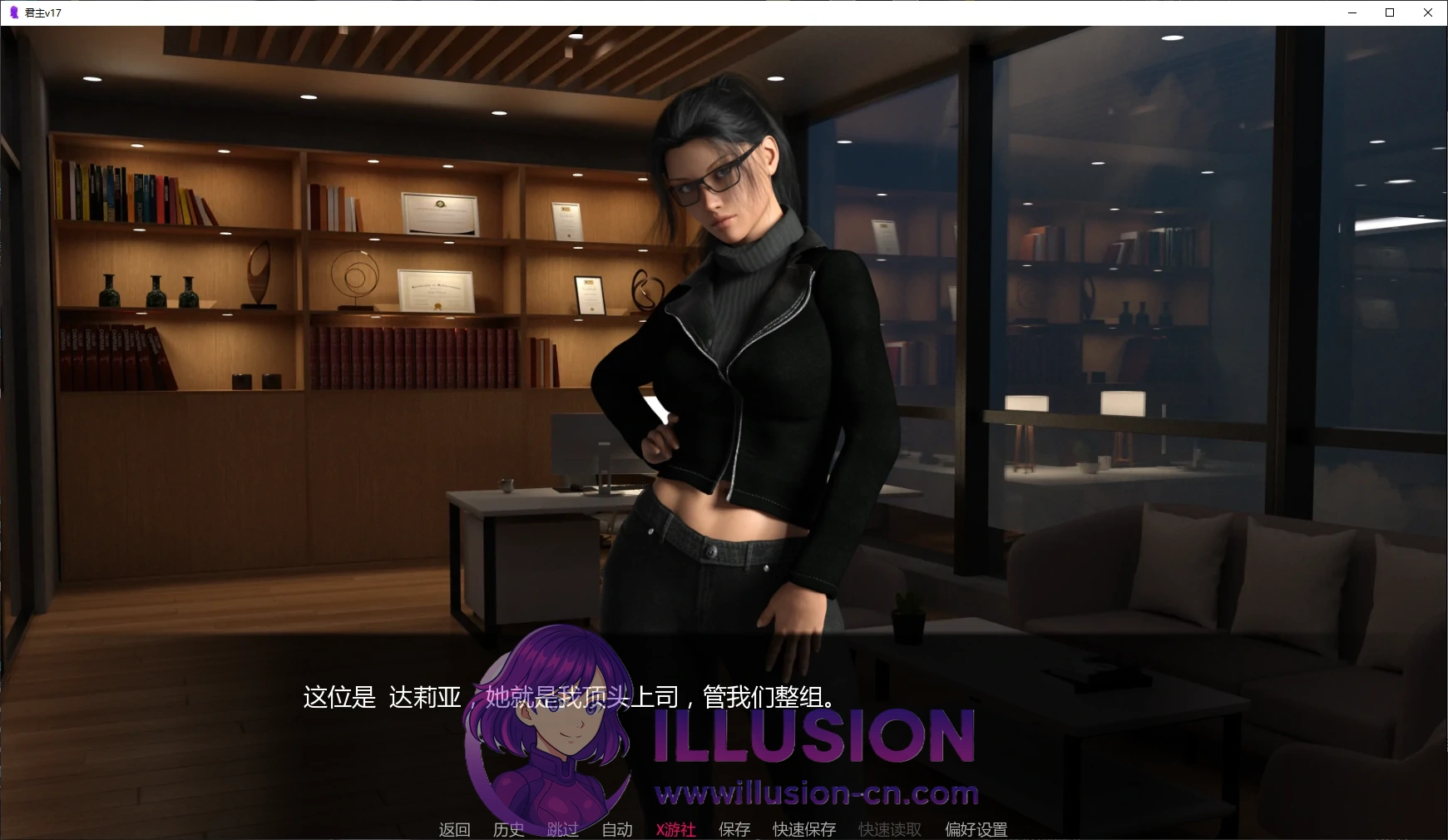This screenshot has height=840, width=1448.
Task: Click the dialogue text to advance
Action: click(570, 699)
